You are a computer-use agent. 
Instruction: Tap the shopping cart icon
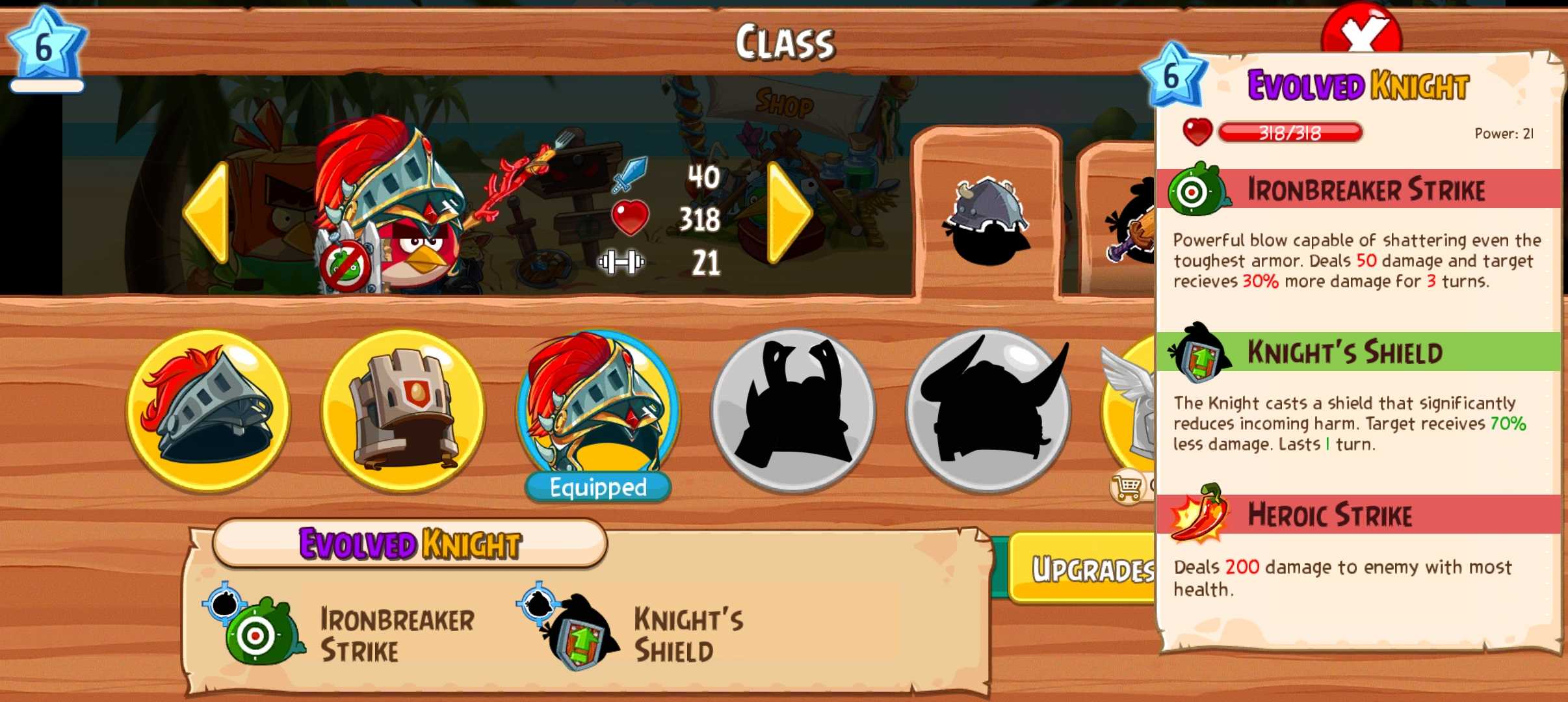1128,486
